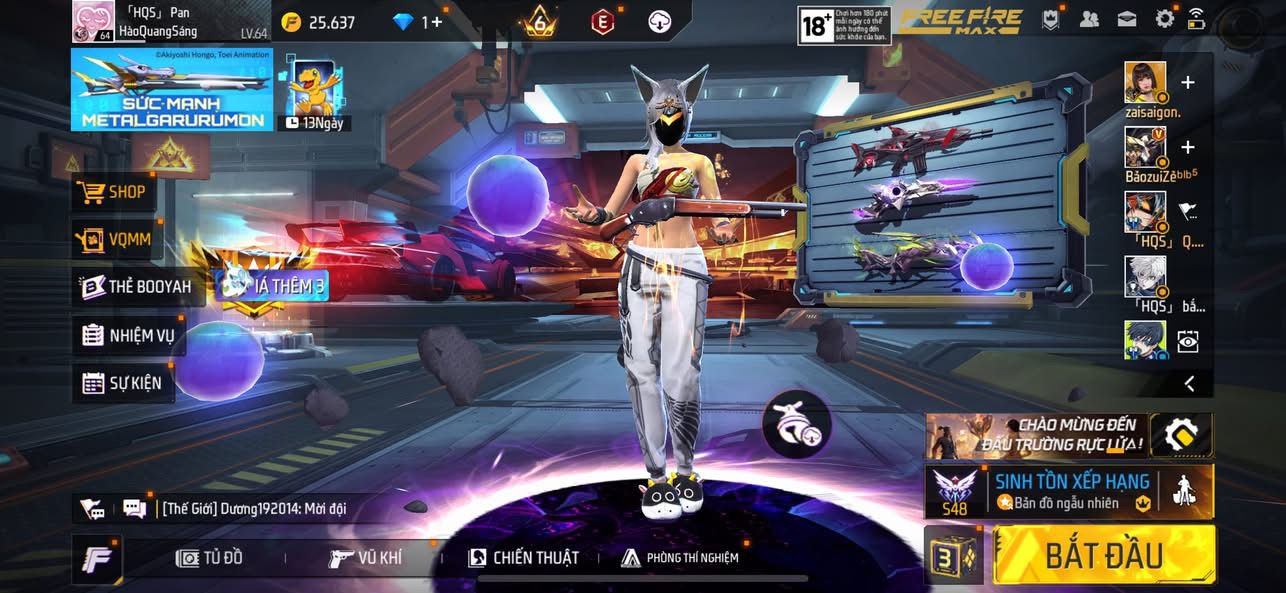Collapse the friends side panel arrow
This screenshot has height=593, width=1286.
[1189, 383]
